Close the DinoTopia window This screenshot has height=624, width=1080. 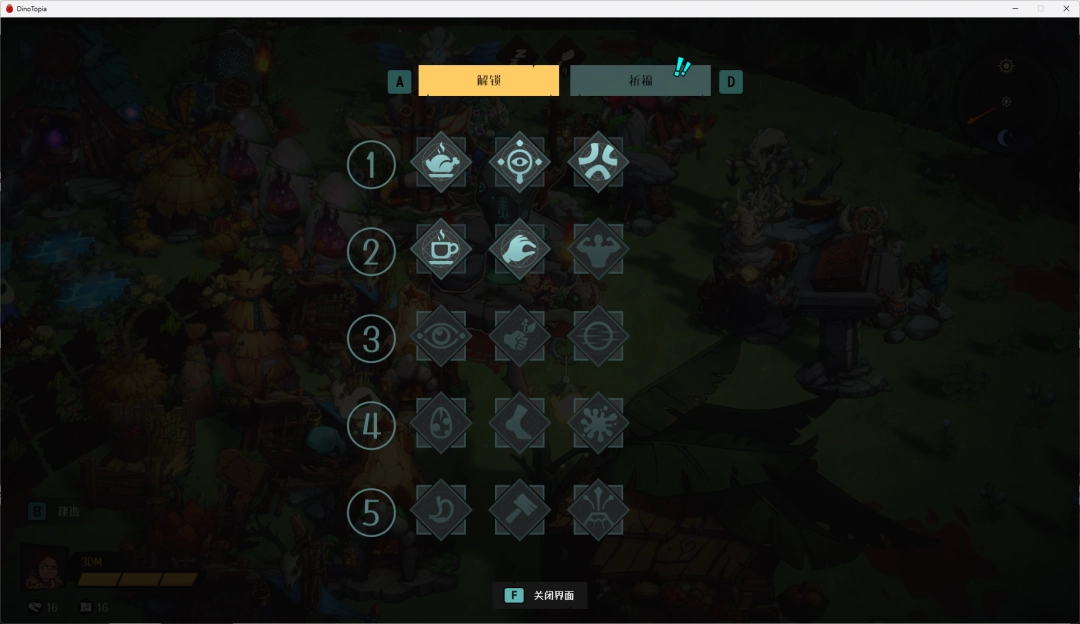[x=1065, y=8]
